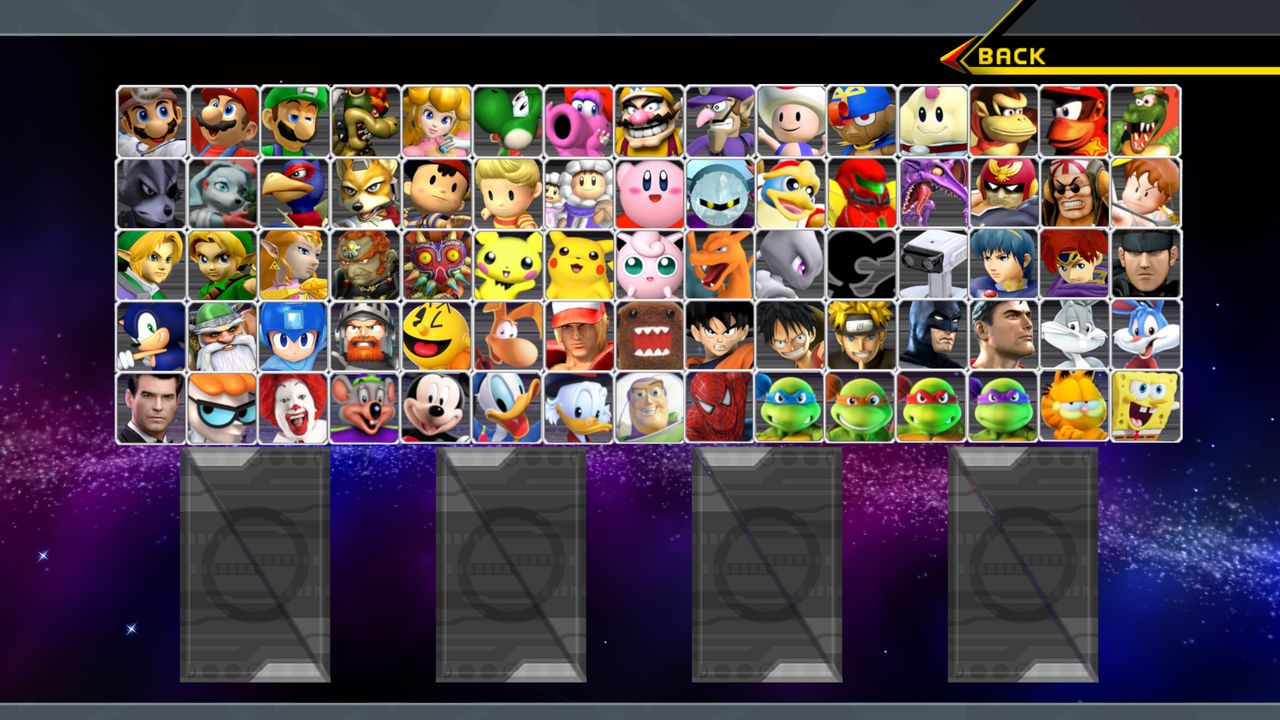Click the BACK button
Viewport: 1280px width, 720px height.
(1010, 56)
